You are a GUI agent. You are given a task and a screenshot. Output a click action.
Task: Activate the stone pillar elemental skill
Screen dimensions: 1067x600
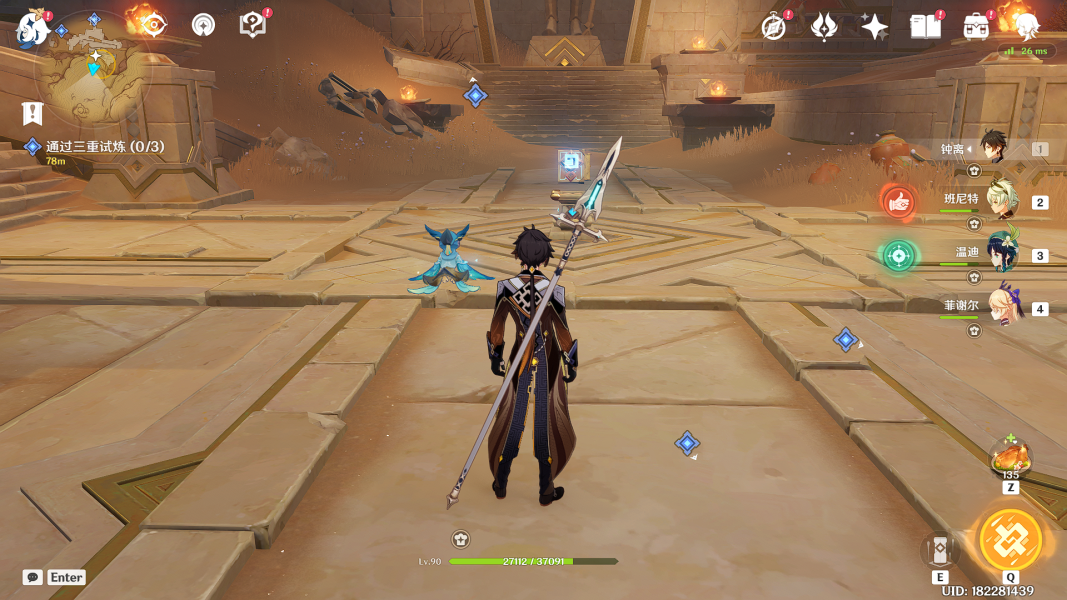[940, 549]
